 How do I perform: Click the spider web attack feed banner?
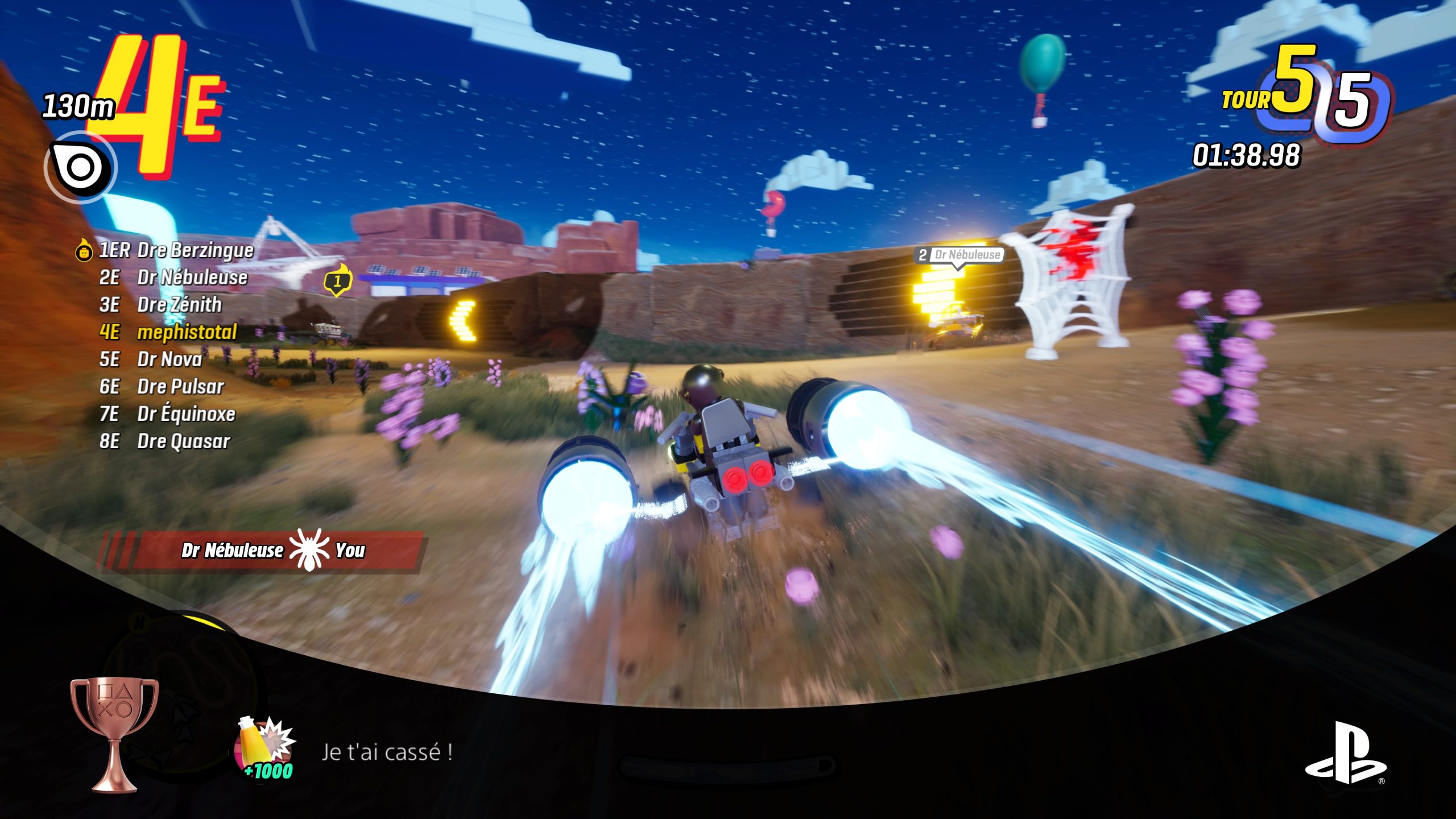[x=263, y=551]
